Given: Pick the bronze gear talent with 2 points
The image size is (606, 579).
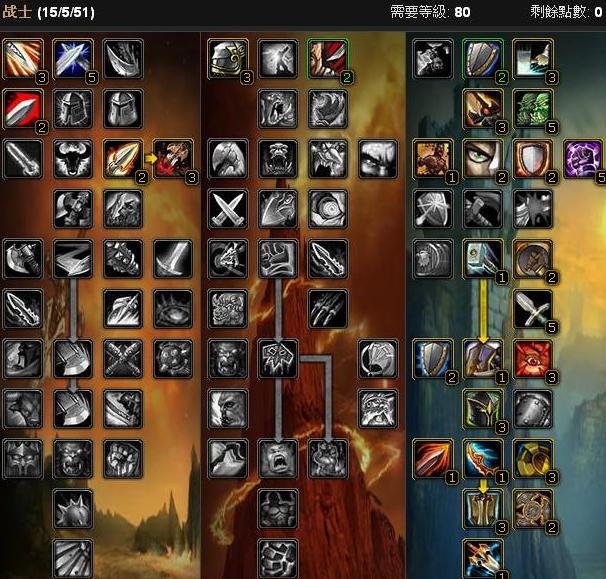Looking at the screenshot, I should pyautogui.click(x=532, y=507).
